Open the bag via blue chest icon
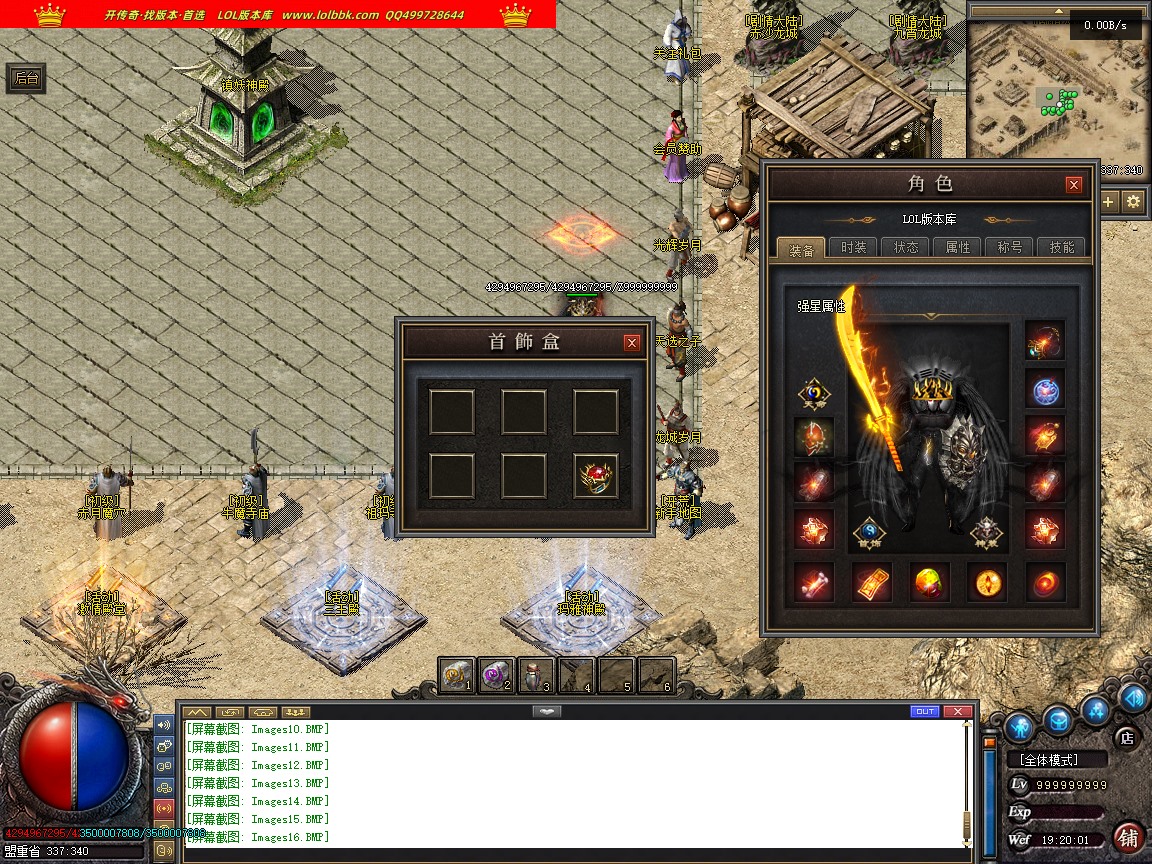Image resolution: width=1152 pixels, height=864 pixels. pos(1059,720)
